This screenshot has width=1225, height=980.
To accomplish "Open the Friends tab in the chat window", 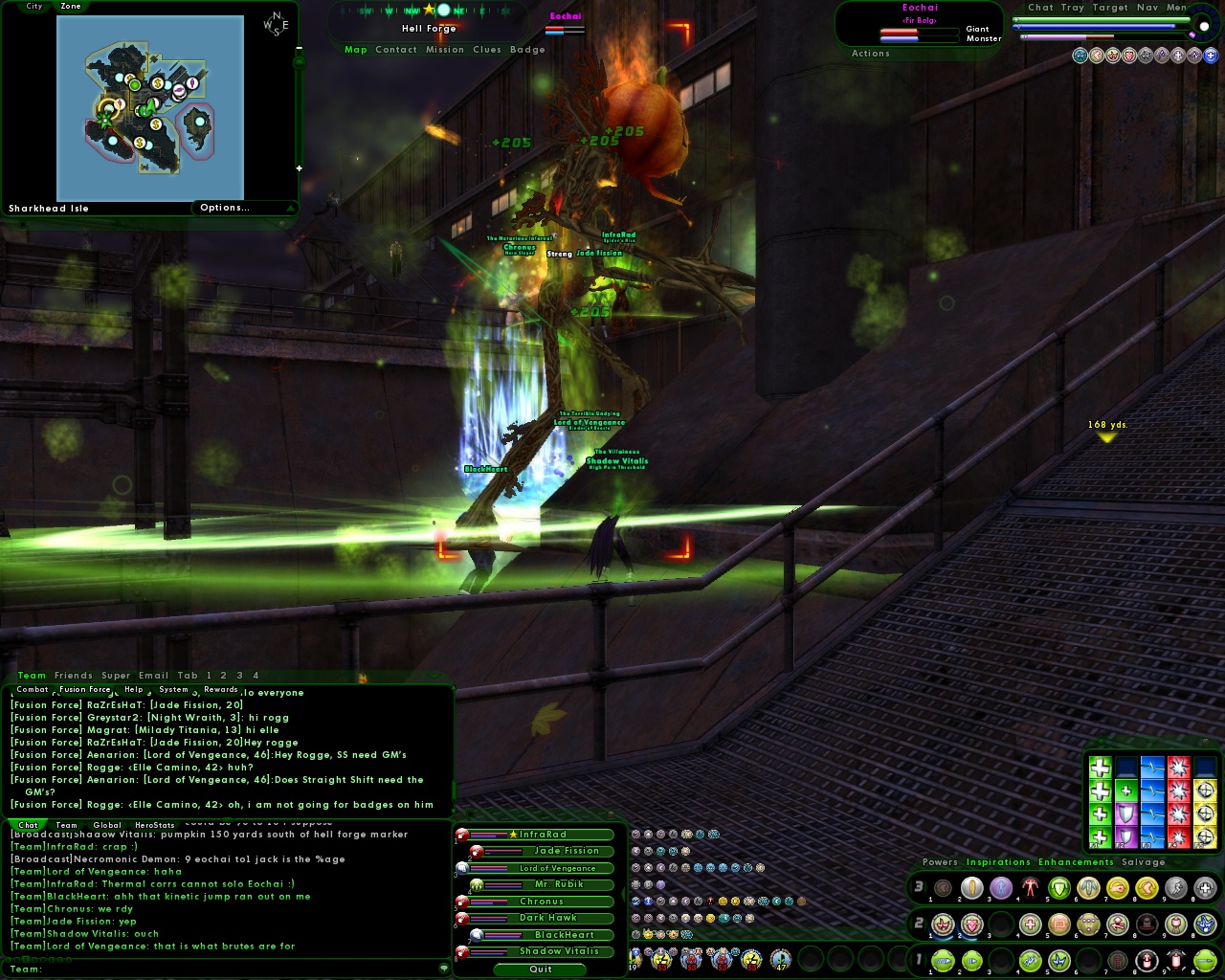I will [x=72, y=675].
